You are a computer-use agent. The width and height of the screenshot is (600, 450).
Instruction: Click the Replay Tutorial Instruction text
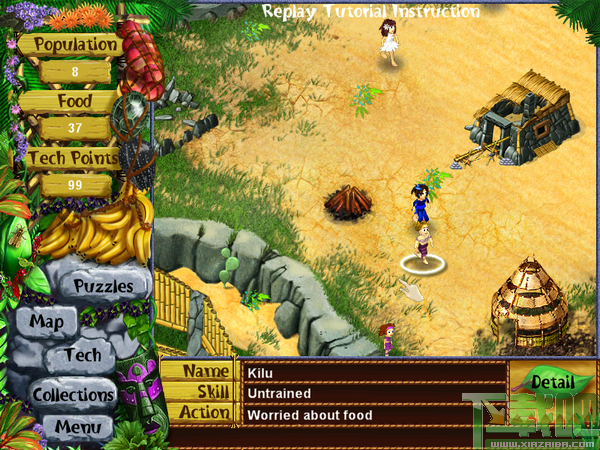click(x=371, y=11)
